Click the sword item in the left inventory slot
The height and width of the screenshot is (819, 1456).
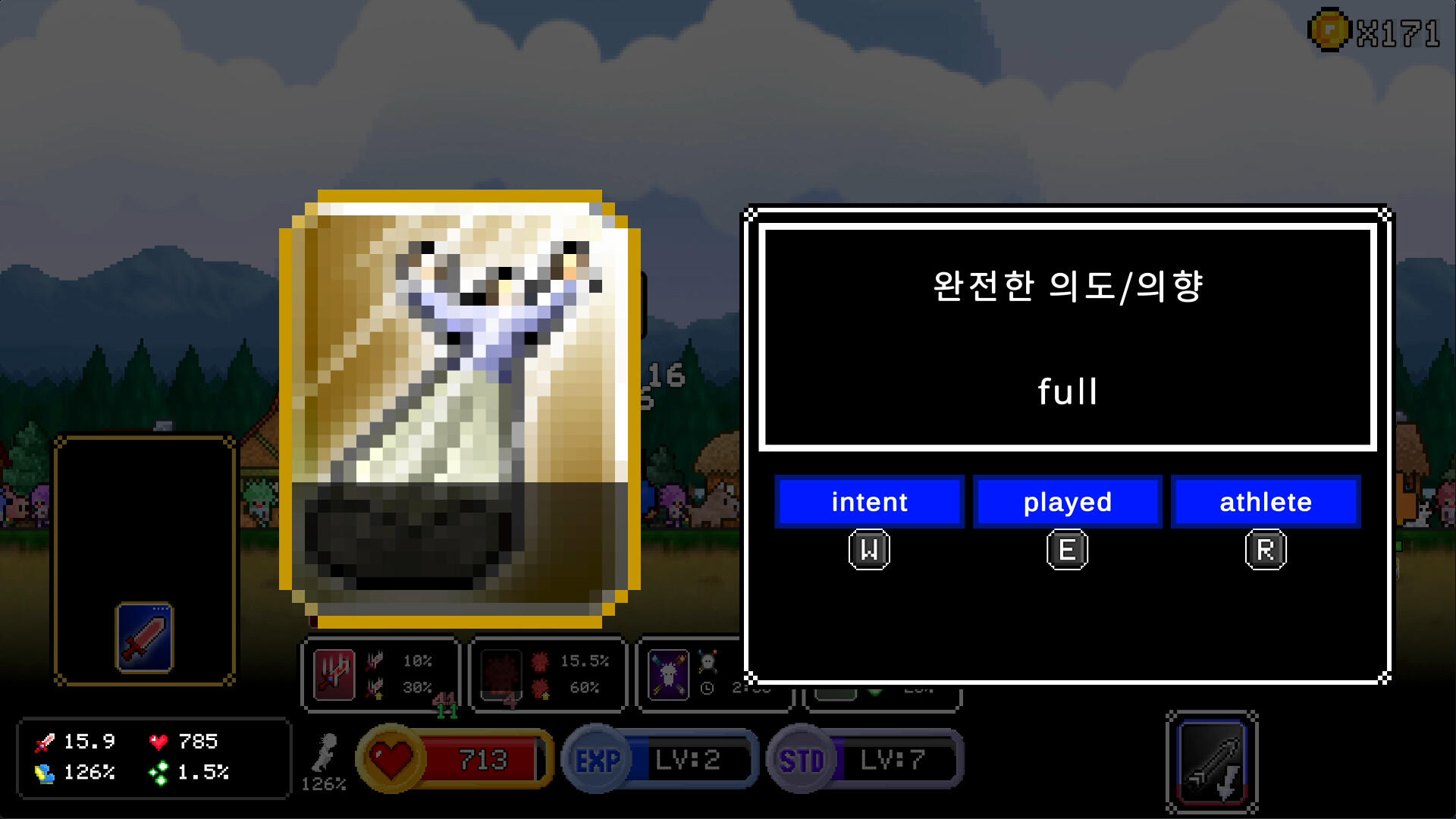coord(146,637)
